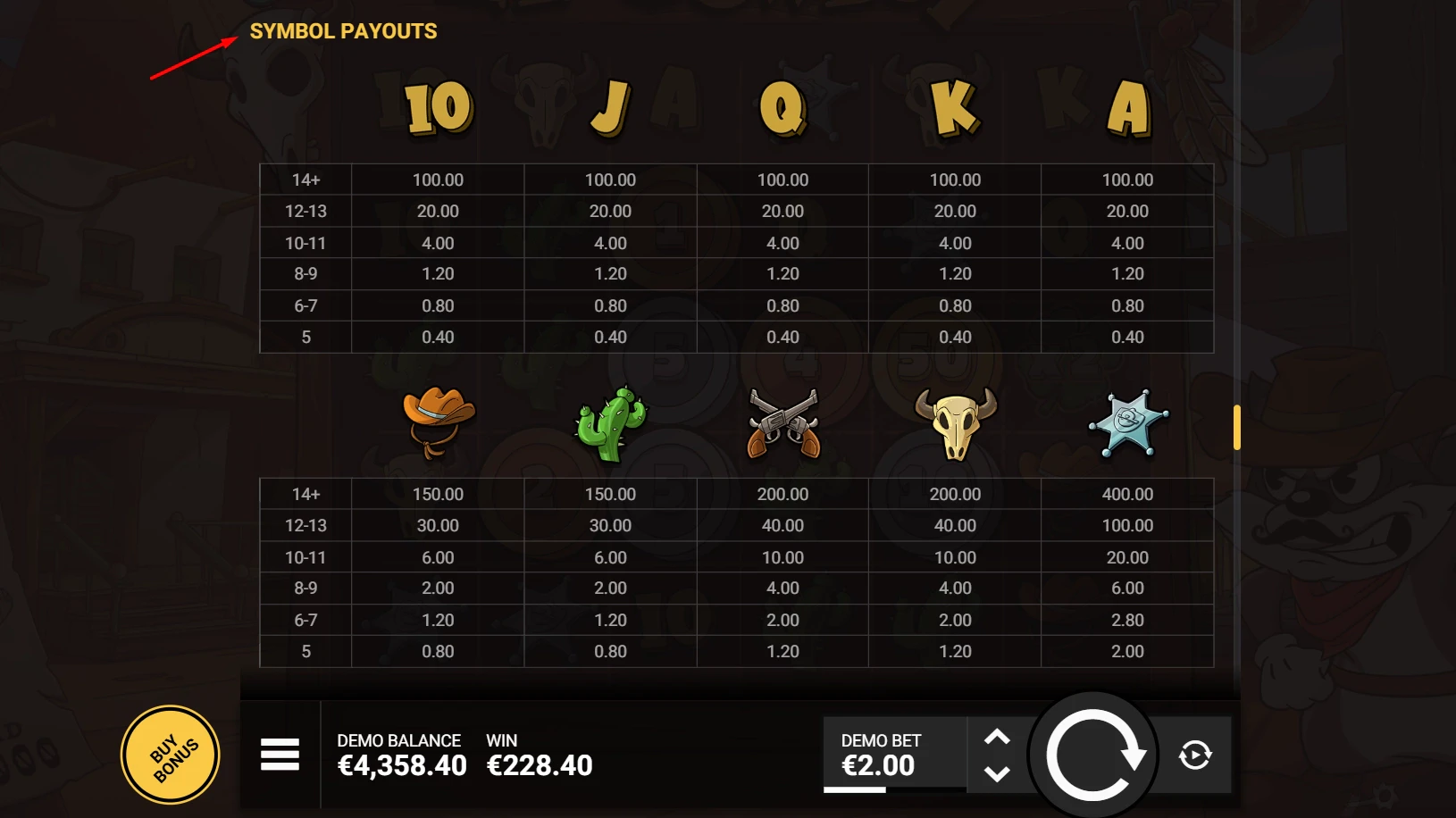Click the SYMBOL PAYOUTS heading

coord(345,31)
